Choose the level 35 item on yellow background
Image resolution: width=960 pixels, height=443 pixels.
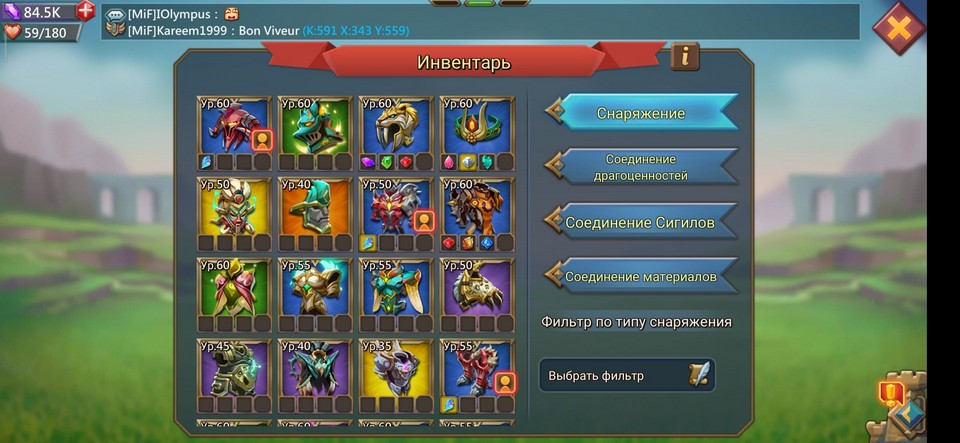coord(396,369)
